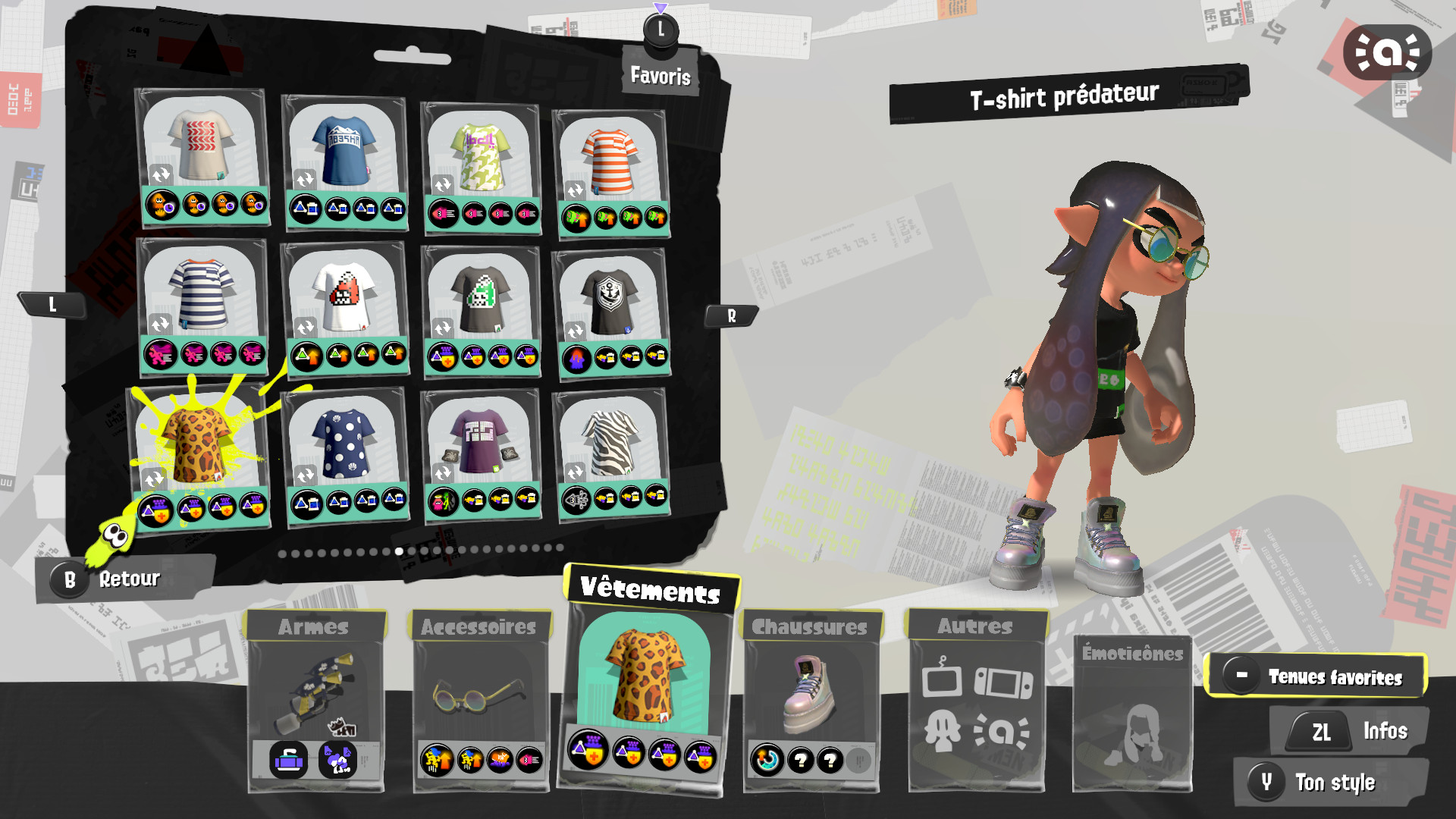The image size is (1456, 819).
Task: Click the ghost character icon in the Autres pack
Action: coord(943,730)
